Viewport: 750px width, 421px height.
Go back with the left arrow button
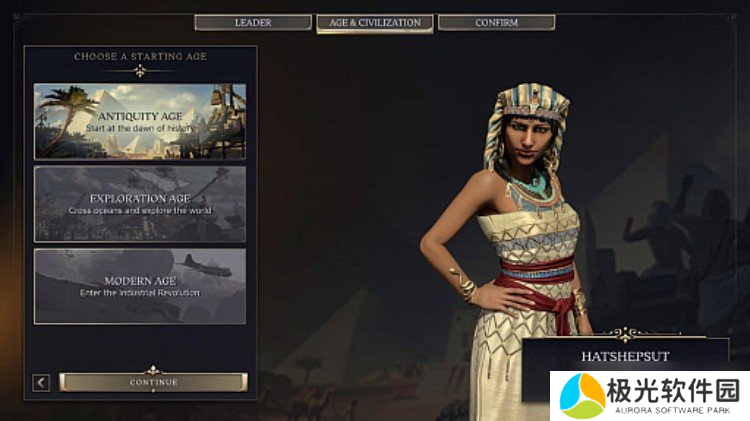tap(41, 382)
